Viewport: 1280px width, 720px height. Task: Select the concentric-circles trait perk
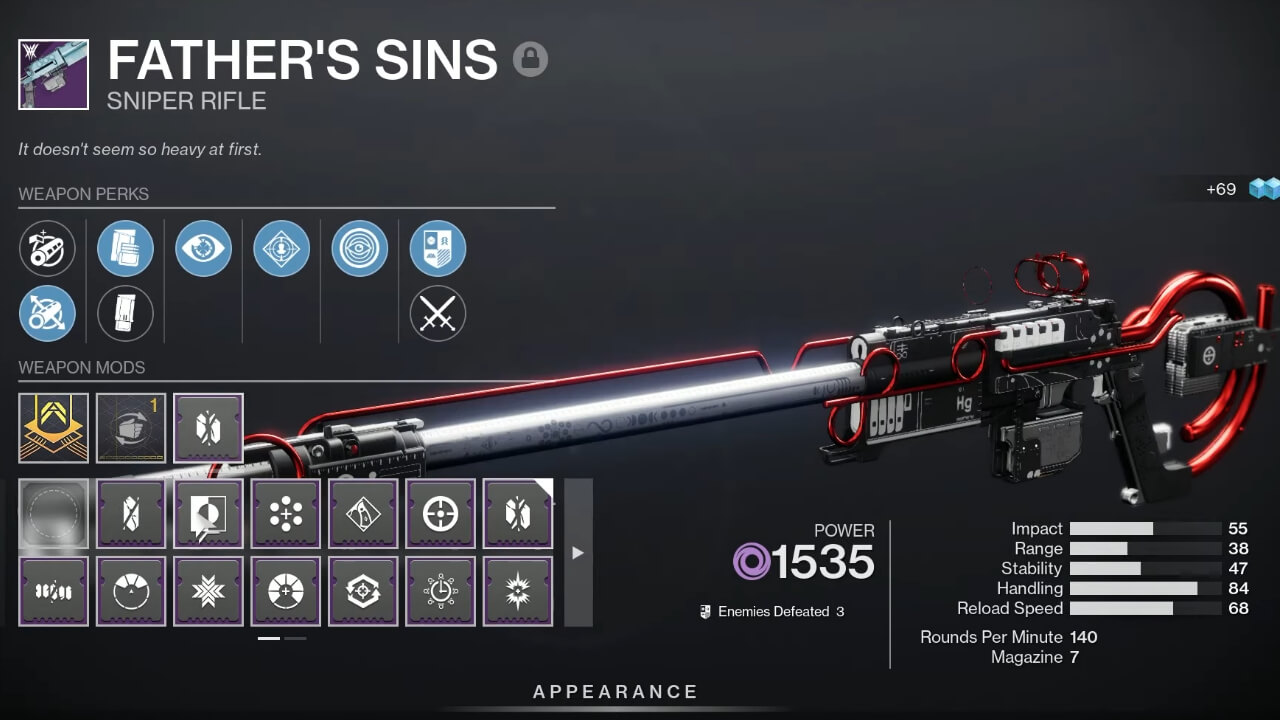(359, 248)
